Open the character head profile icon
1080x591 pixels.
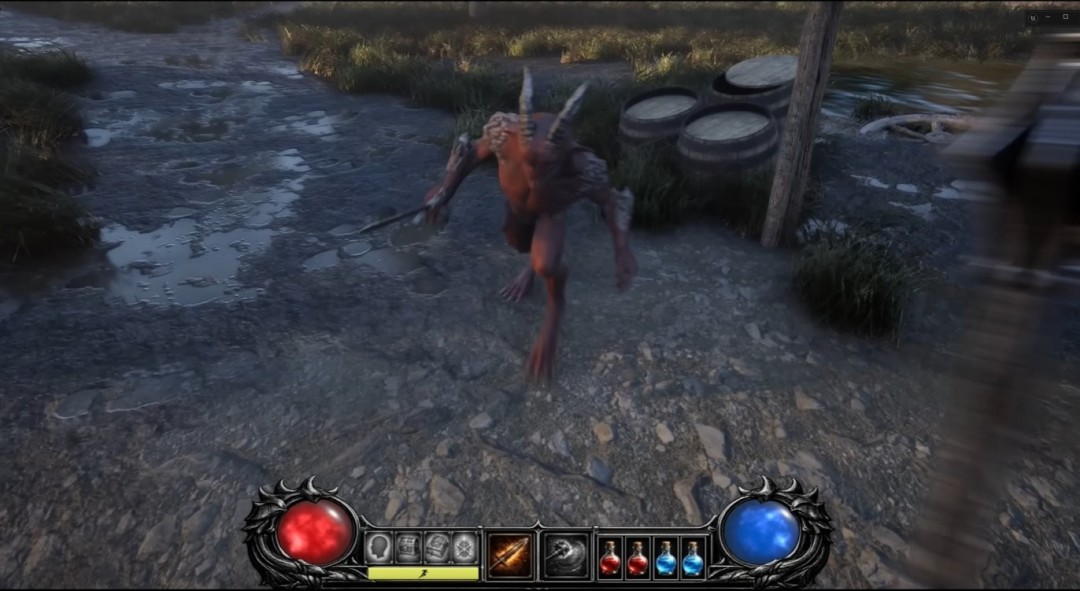click(378, 547)
